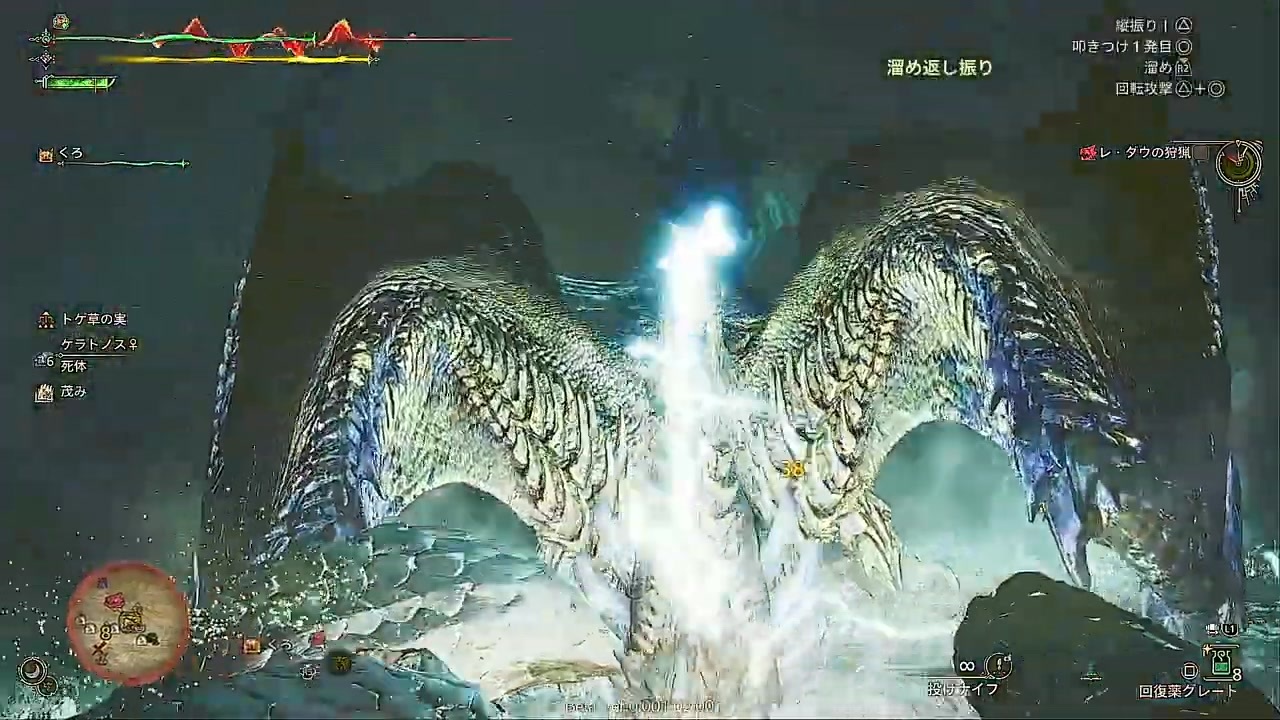The height and width of the screenshot is (720, 1280).
Task: Click the player status emblem above the health bar
Action: coord(60,20)
